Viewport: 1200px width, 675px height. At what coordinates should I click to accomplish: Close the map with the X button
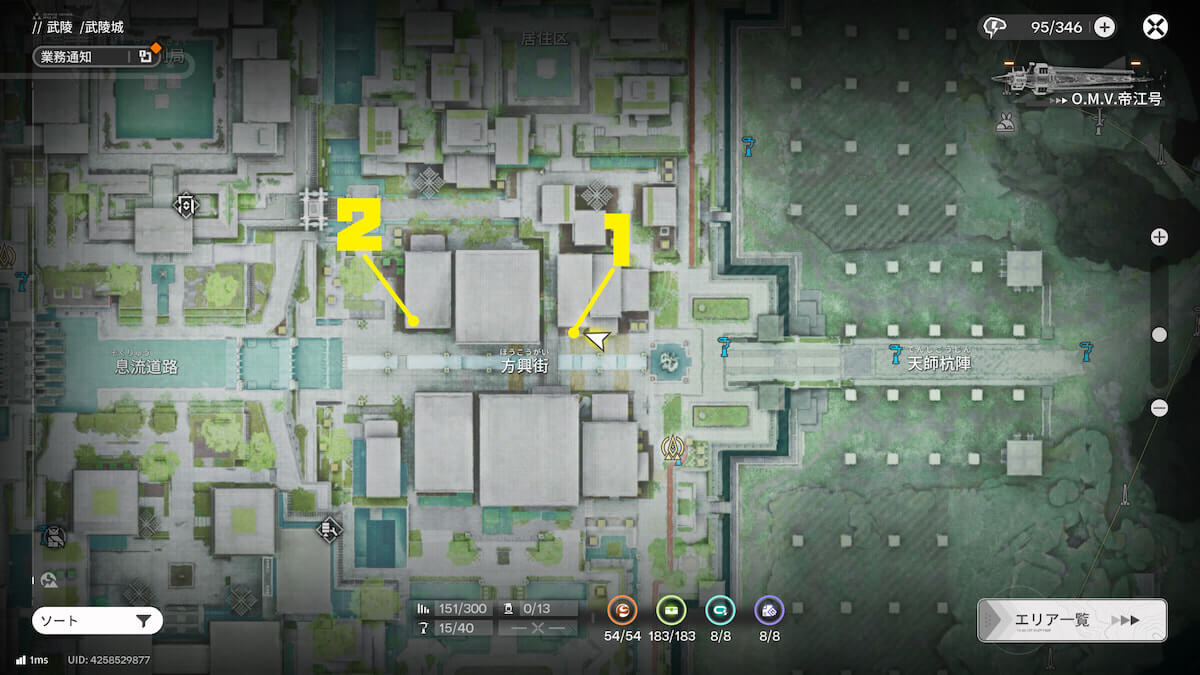[1156, 27]
